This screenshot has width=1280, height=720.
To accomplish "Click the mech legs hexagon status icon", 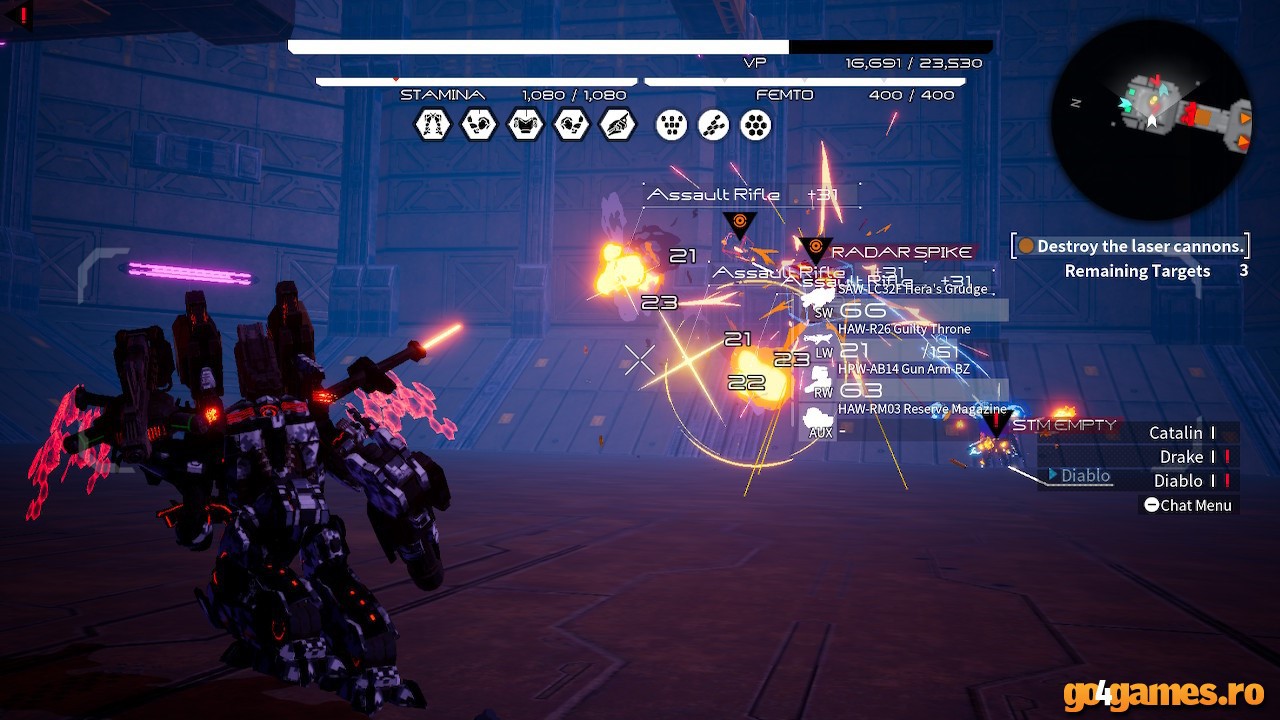I will click(433, 125).
